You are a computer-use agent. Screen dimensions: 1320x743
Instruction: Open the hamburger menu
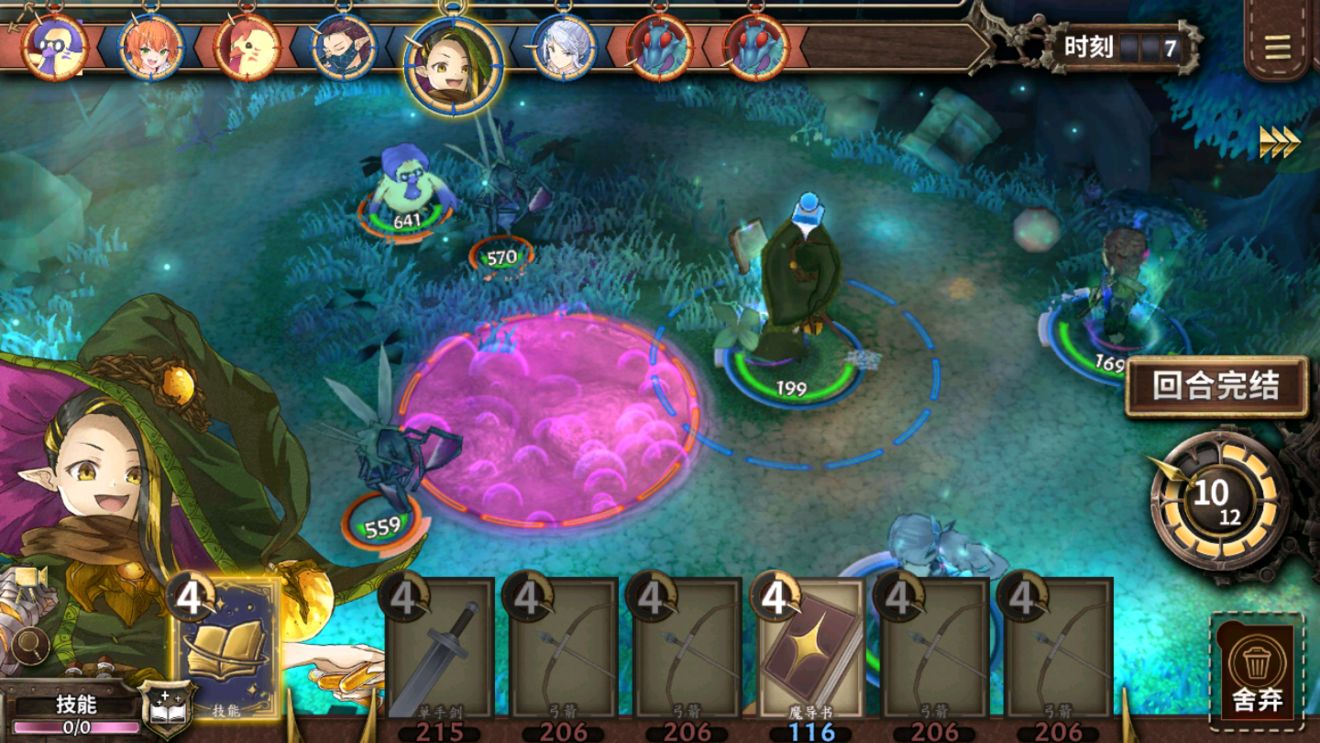click(1278, 47)
